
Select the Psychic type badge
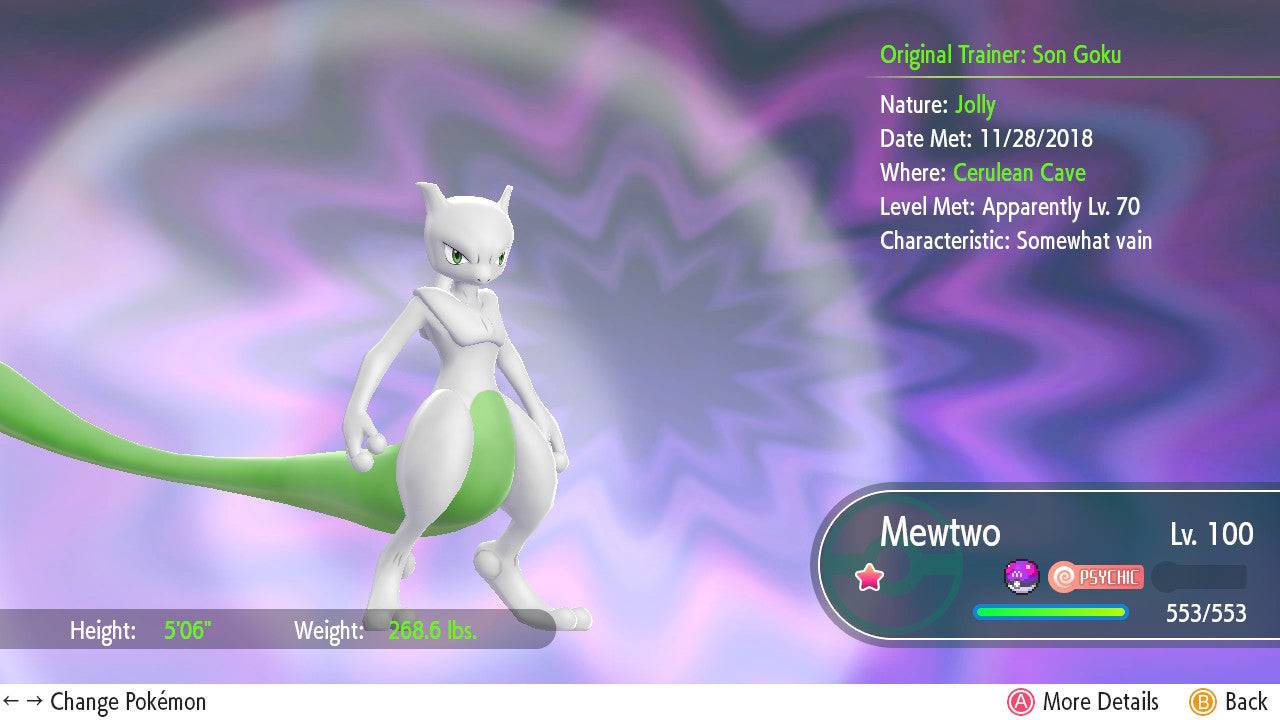(1096, 577)
